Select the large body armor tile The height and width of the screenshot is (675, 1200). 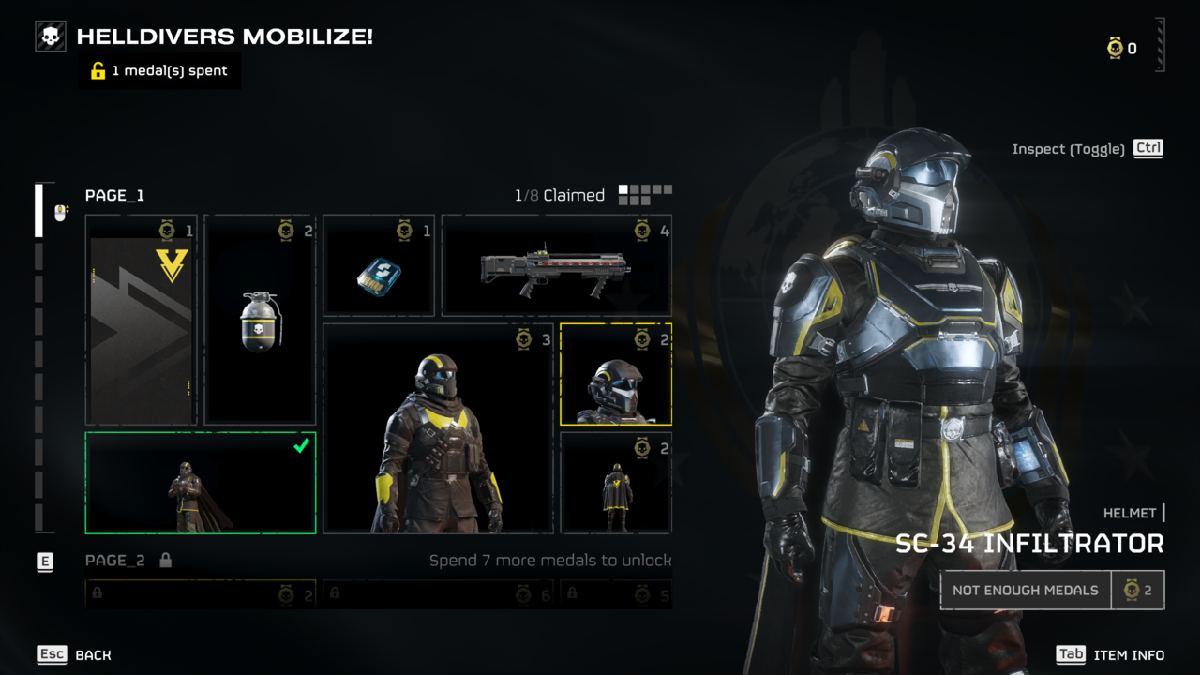pos(438,428)
